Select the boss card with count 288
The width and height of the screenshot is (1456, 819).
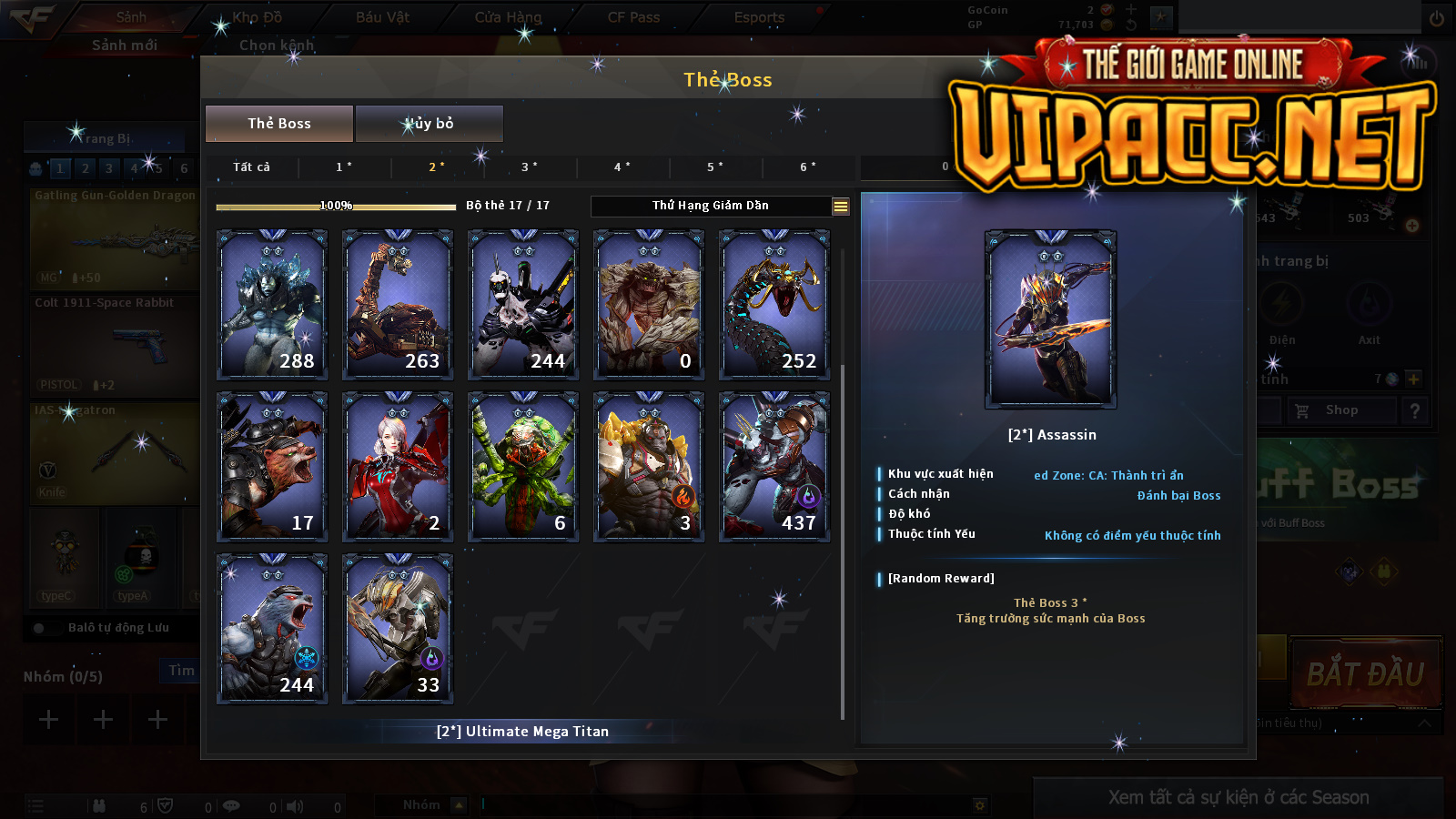272,304
